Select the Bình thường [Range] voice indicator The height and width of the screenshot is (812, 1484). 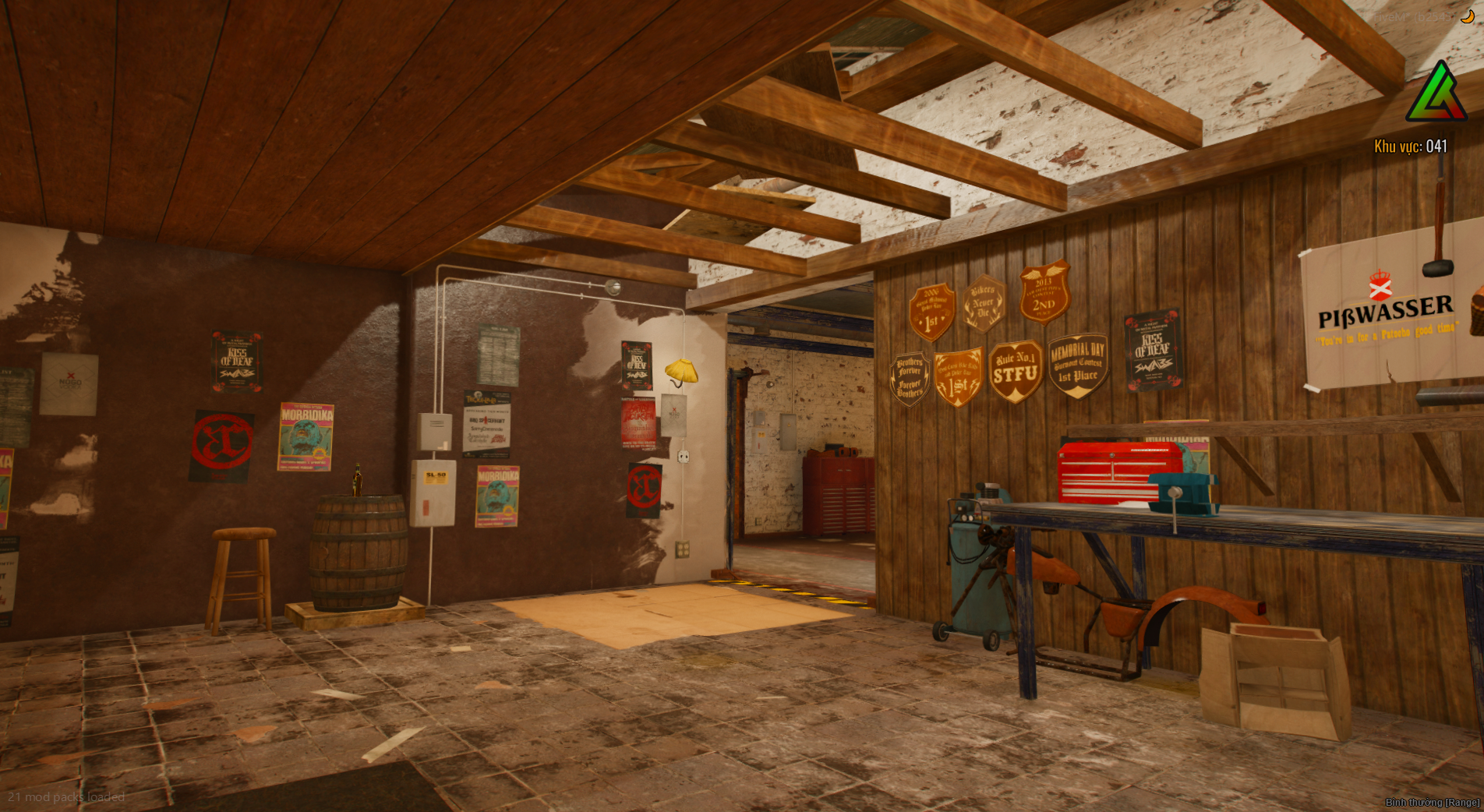[x=1432, y=802]
